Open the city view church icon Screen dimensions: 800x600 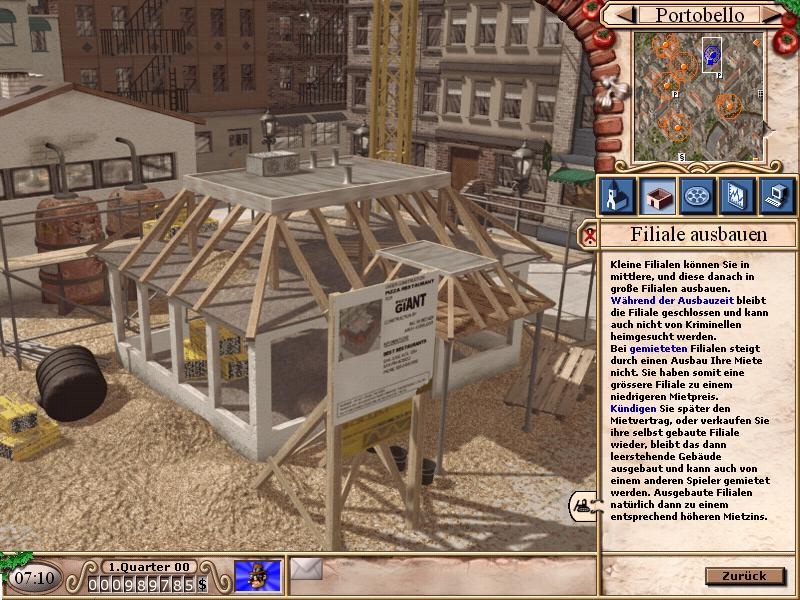(616, 196)
